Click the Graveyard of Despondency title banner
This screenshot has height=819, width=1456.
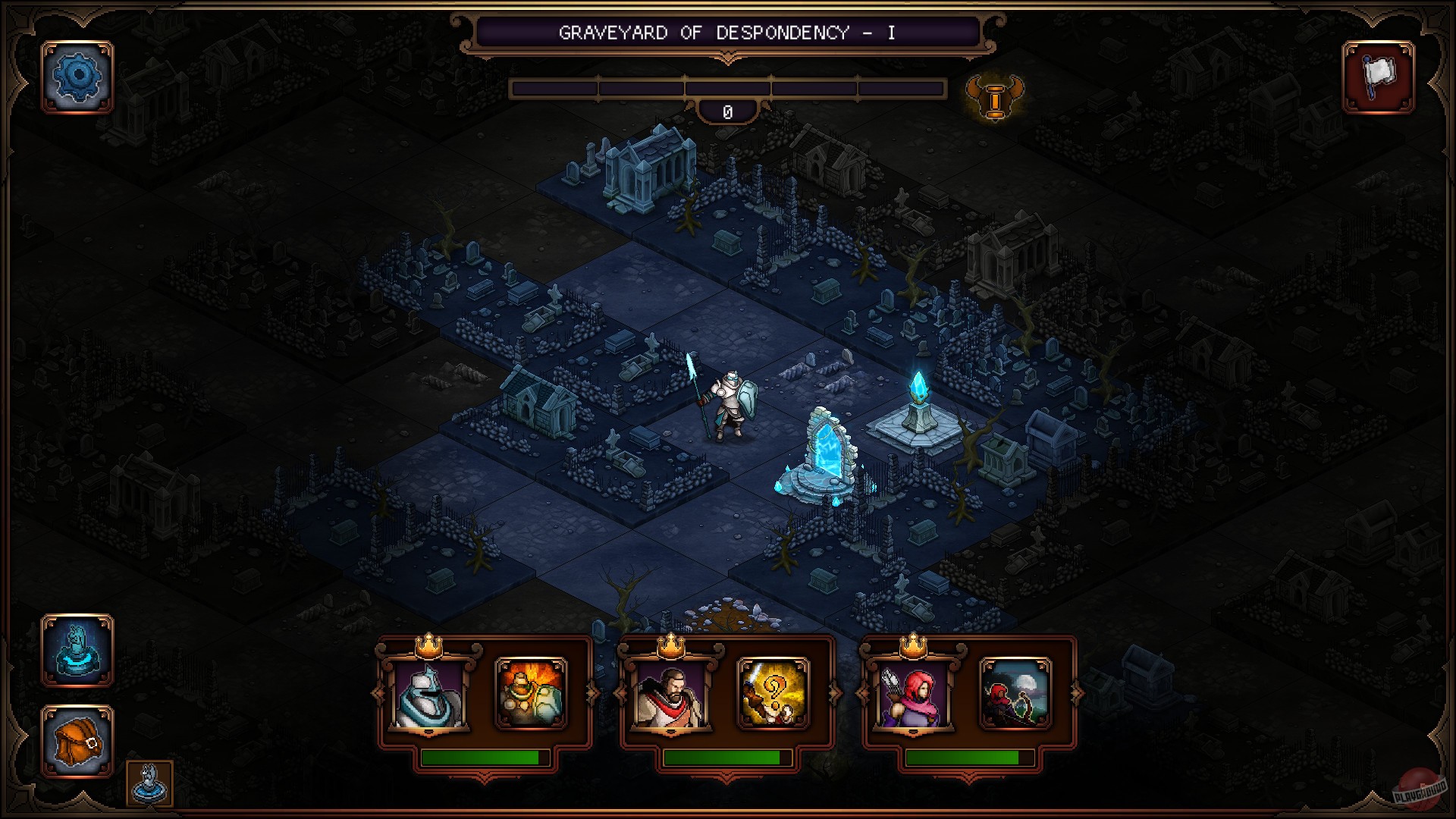(x=727, y=32)
